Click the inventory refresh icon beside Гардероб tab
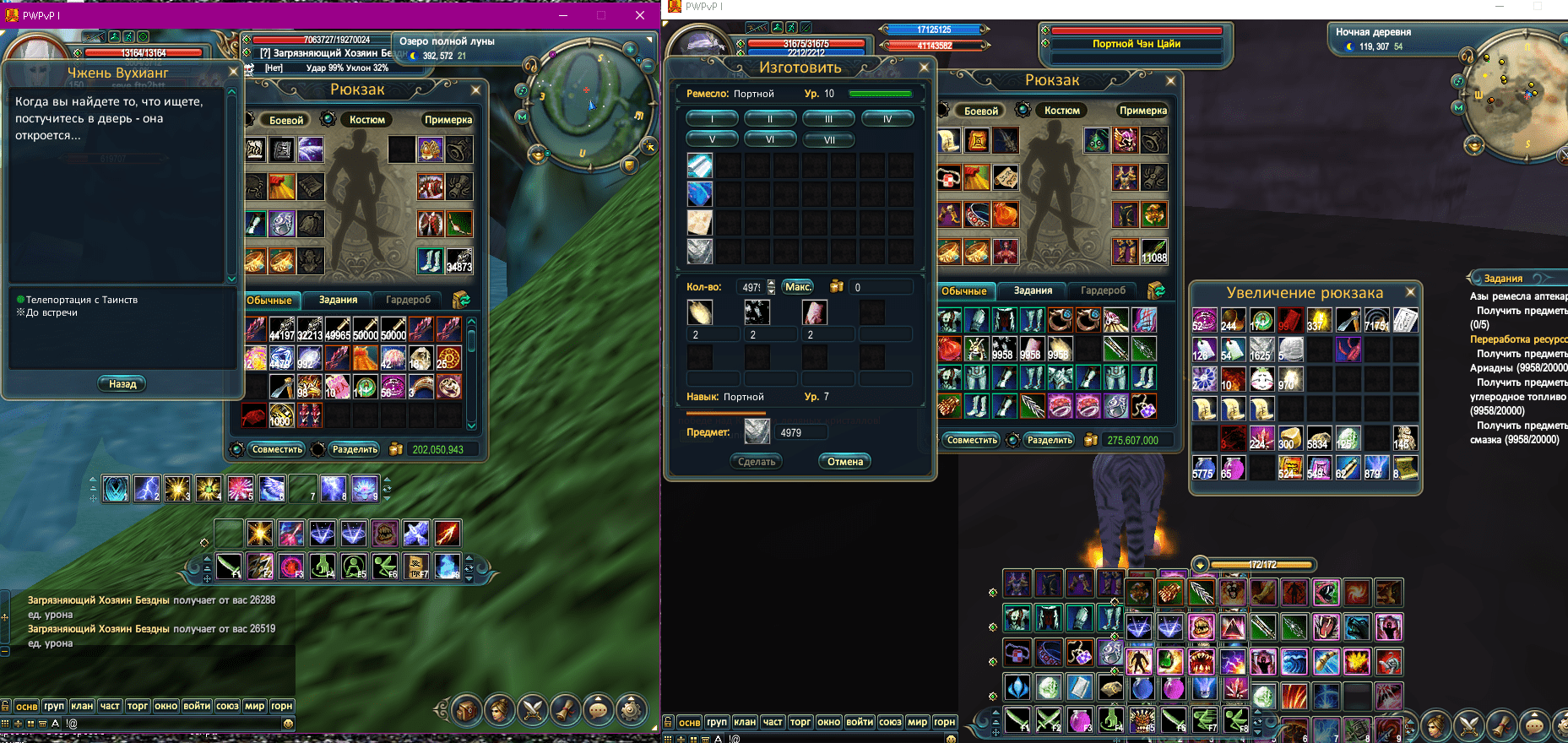 (x=460, y=300)
